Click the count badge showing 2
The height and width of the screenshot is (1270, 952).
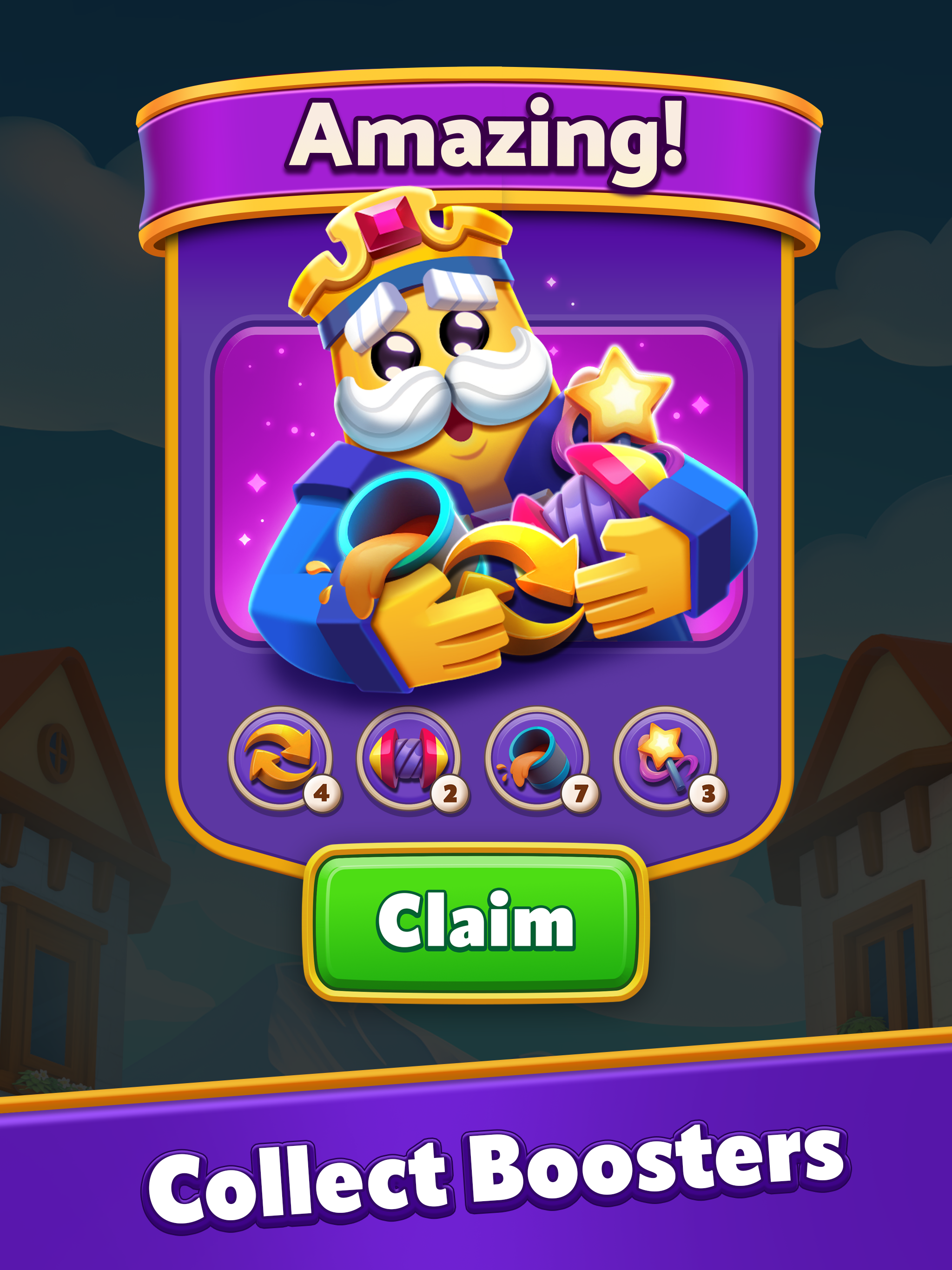451,794
